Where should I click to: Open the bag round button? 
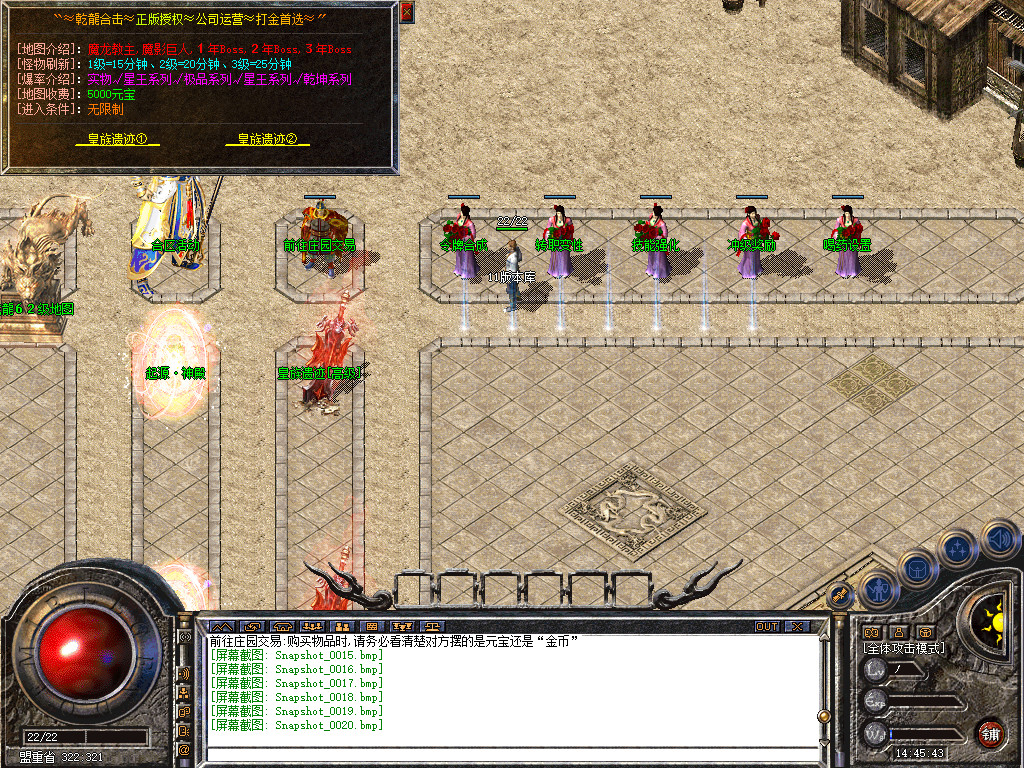[x=916, y=569]
